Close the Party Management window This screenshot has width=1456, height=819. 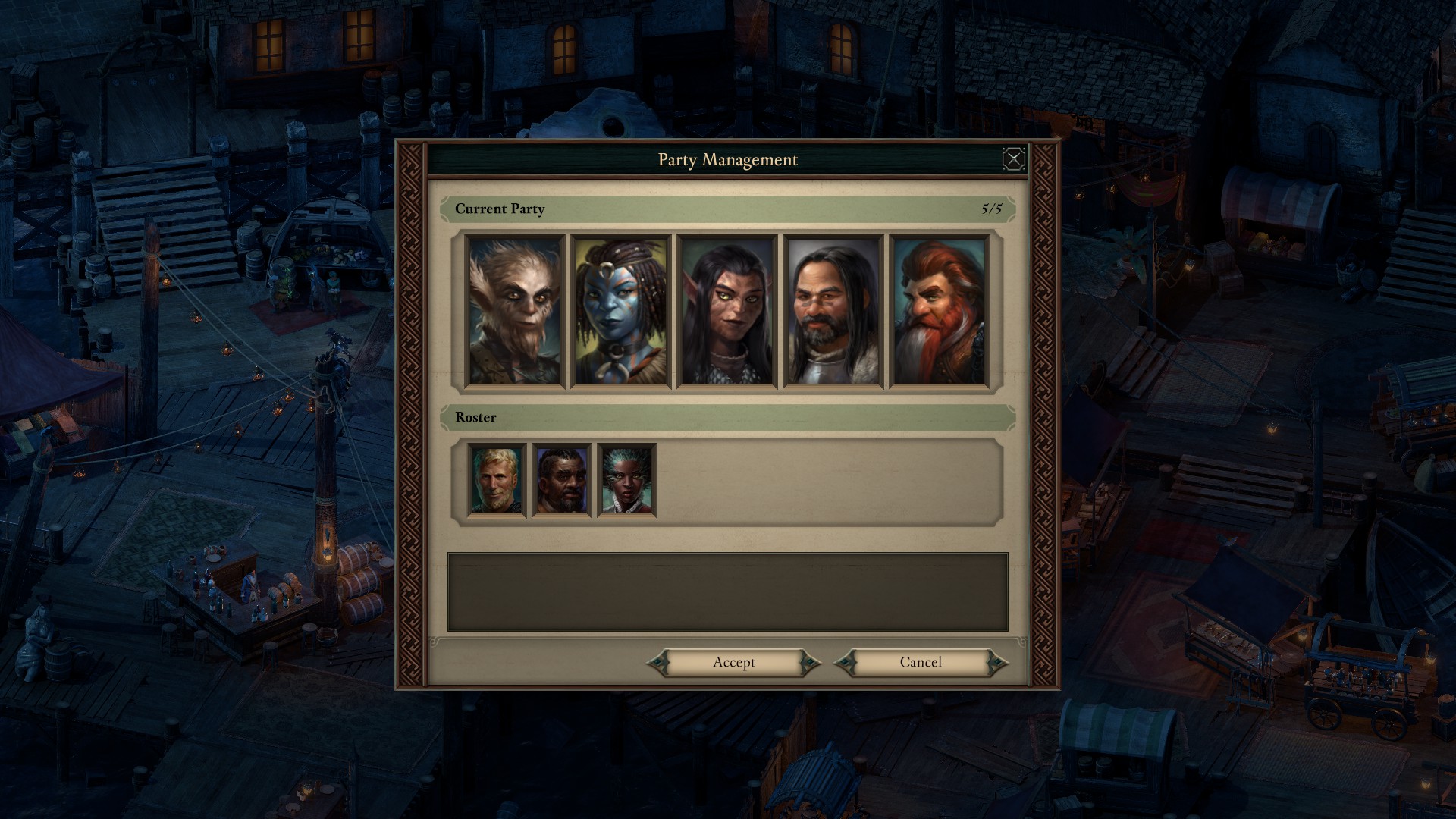[1013, 159]
